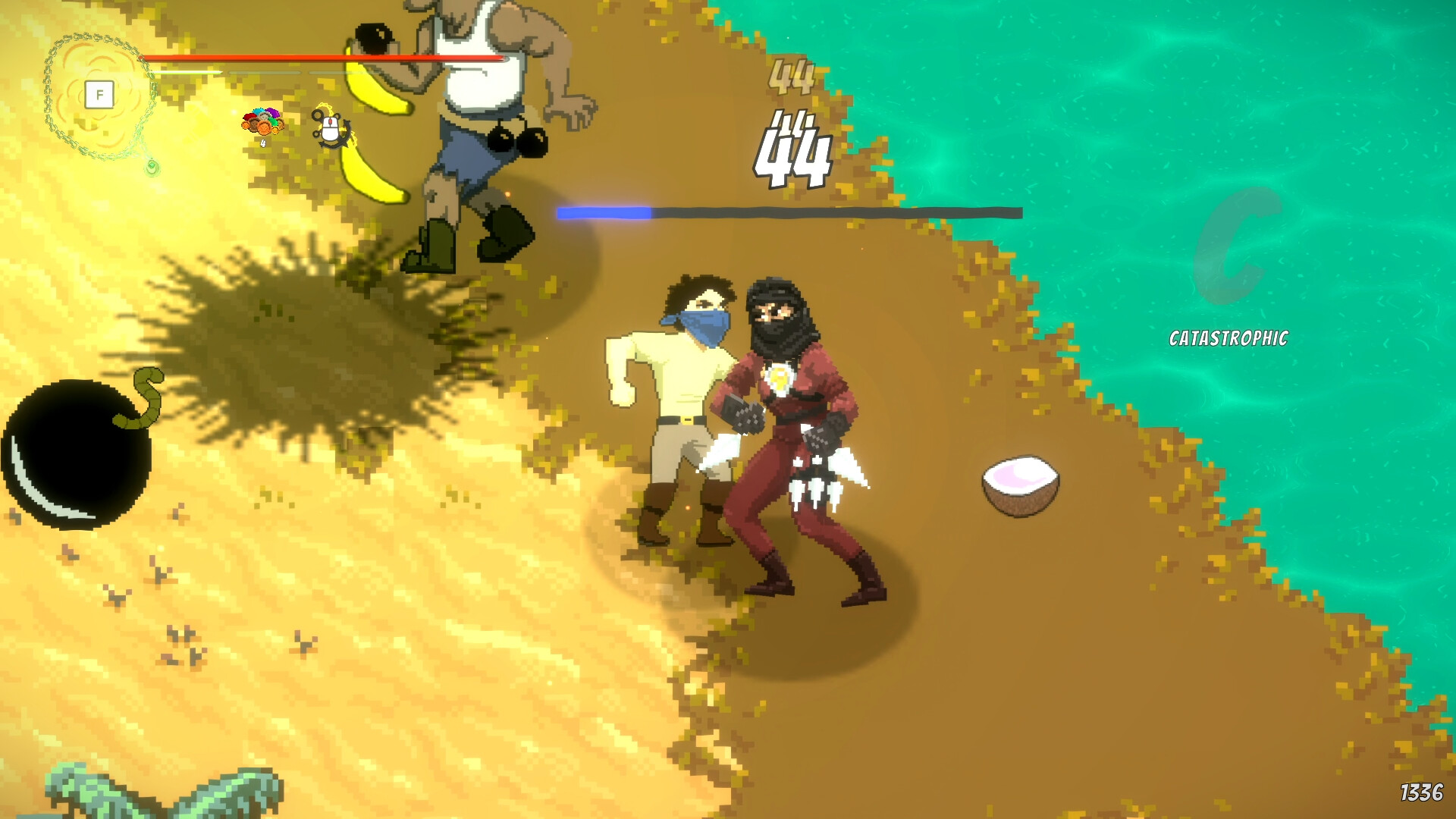Select the blue-bandana bandit character
1456x819 pixels.
(x=682, y=379)
